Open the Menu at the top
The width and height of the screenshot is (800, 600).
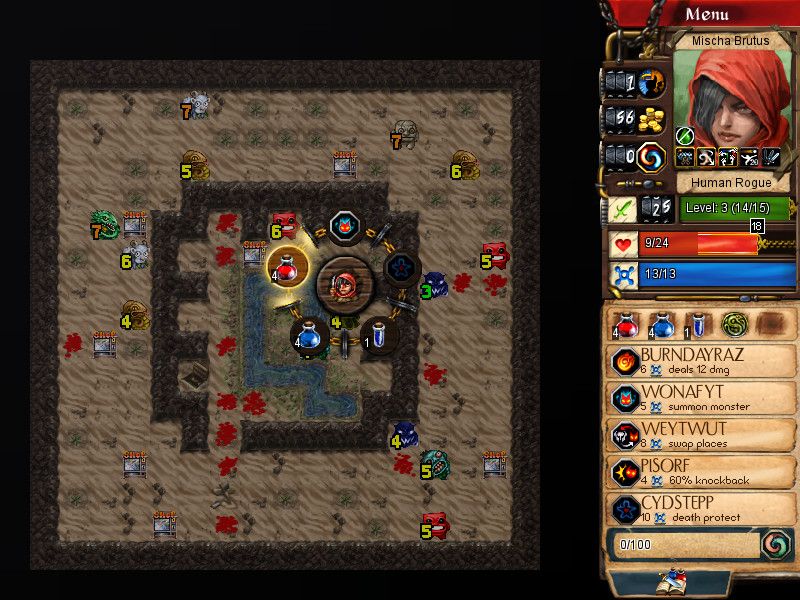(707, 14)
